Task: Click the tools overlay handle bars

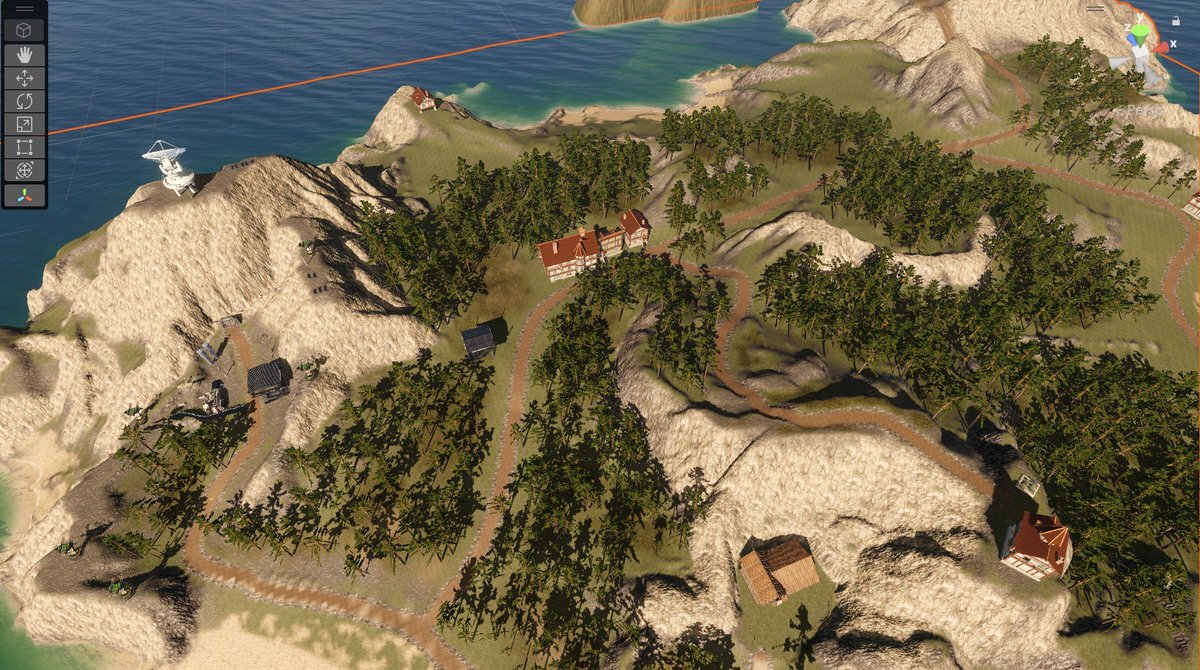Action: click(x=24, y=9)
